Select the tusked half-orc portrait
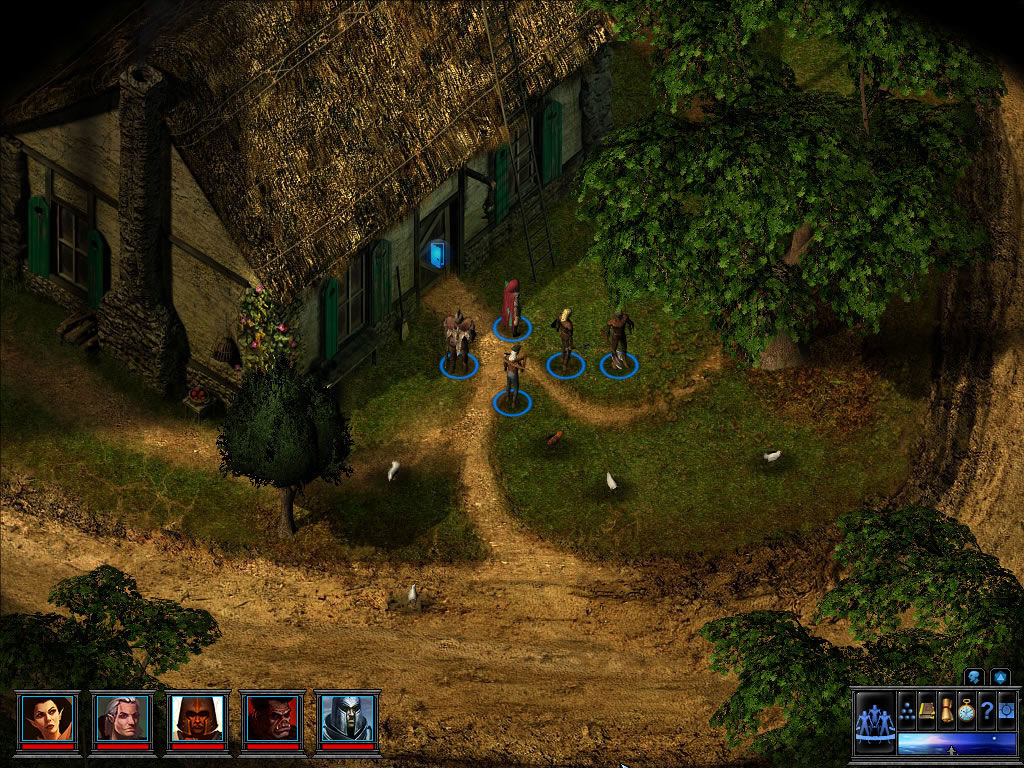1024x768 pixels. tap(272, 717)
